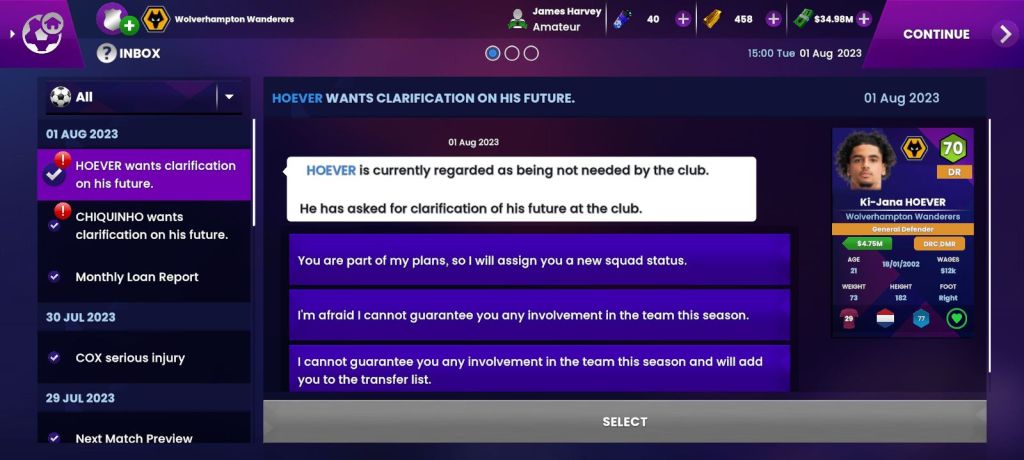Select the HOEVER clarification message
Screen dimensions: 1024x460
click(x=154, y=174)
